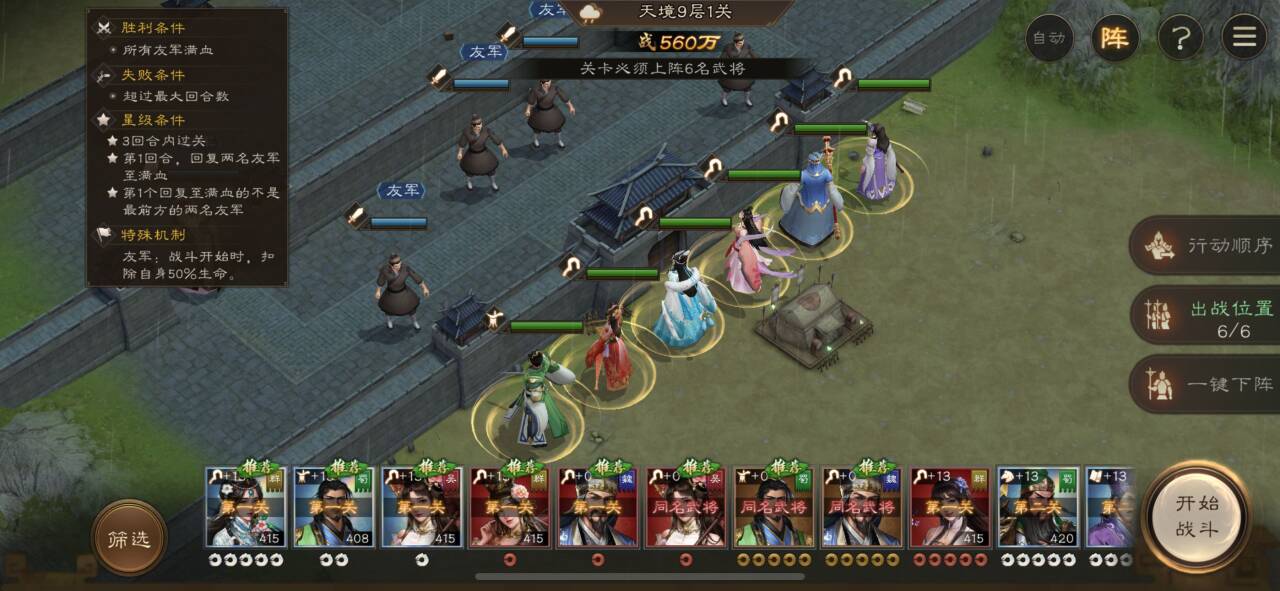Open the 筛选 filter button

[x=129, y=539]
